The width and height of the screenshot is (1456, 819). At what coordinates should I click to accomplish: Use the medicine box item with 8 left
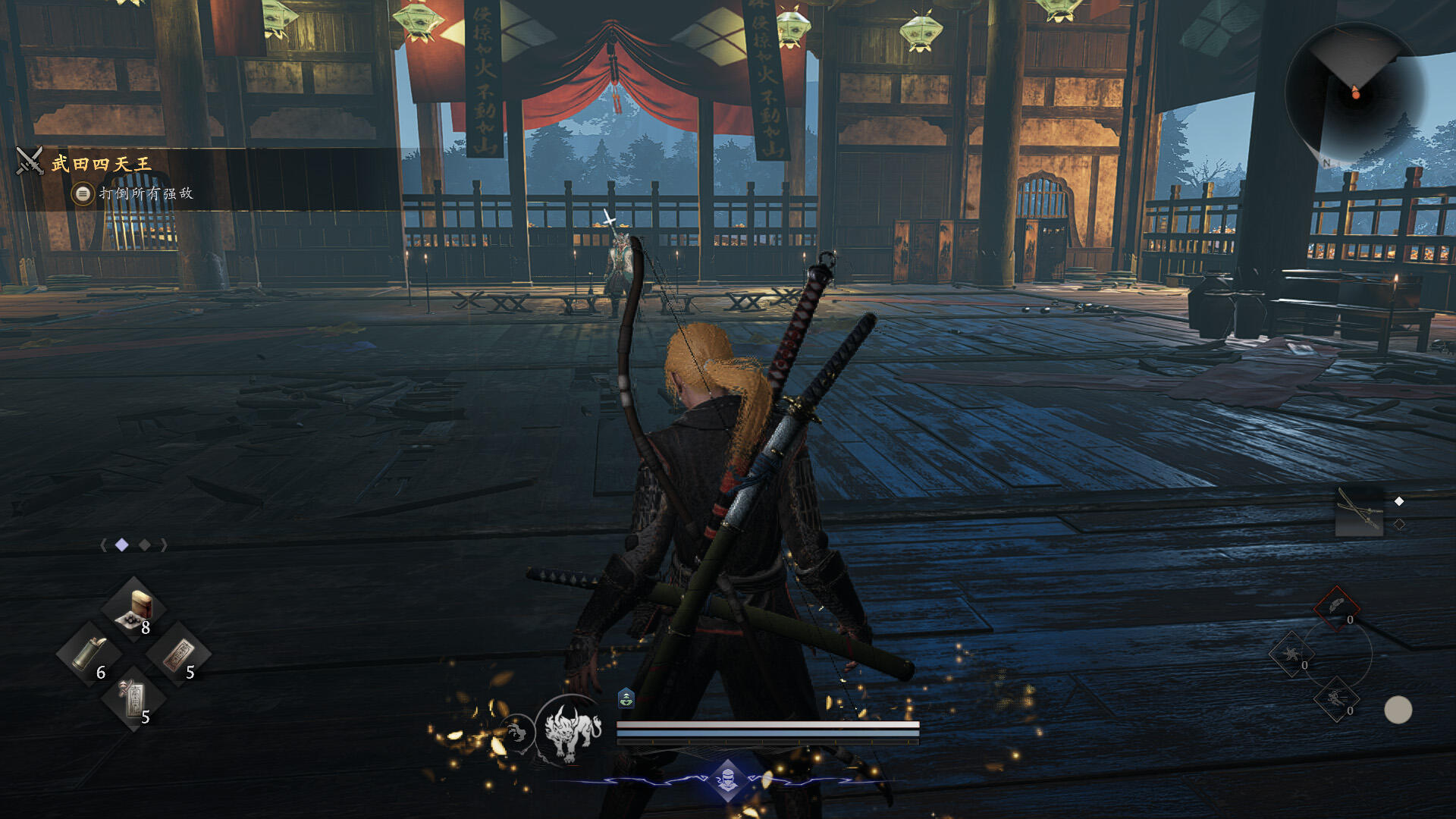[x=134, y=610]
